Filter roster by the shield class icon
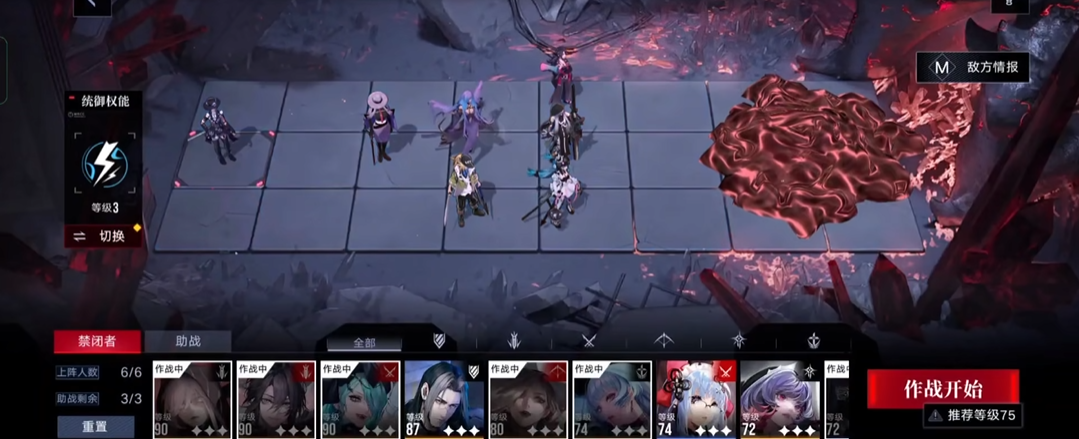1079x439 pixels. pyautogui.click(x=438, y=341)
